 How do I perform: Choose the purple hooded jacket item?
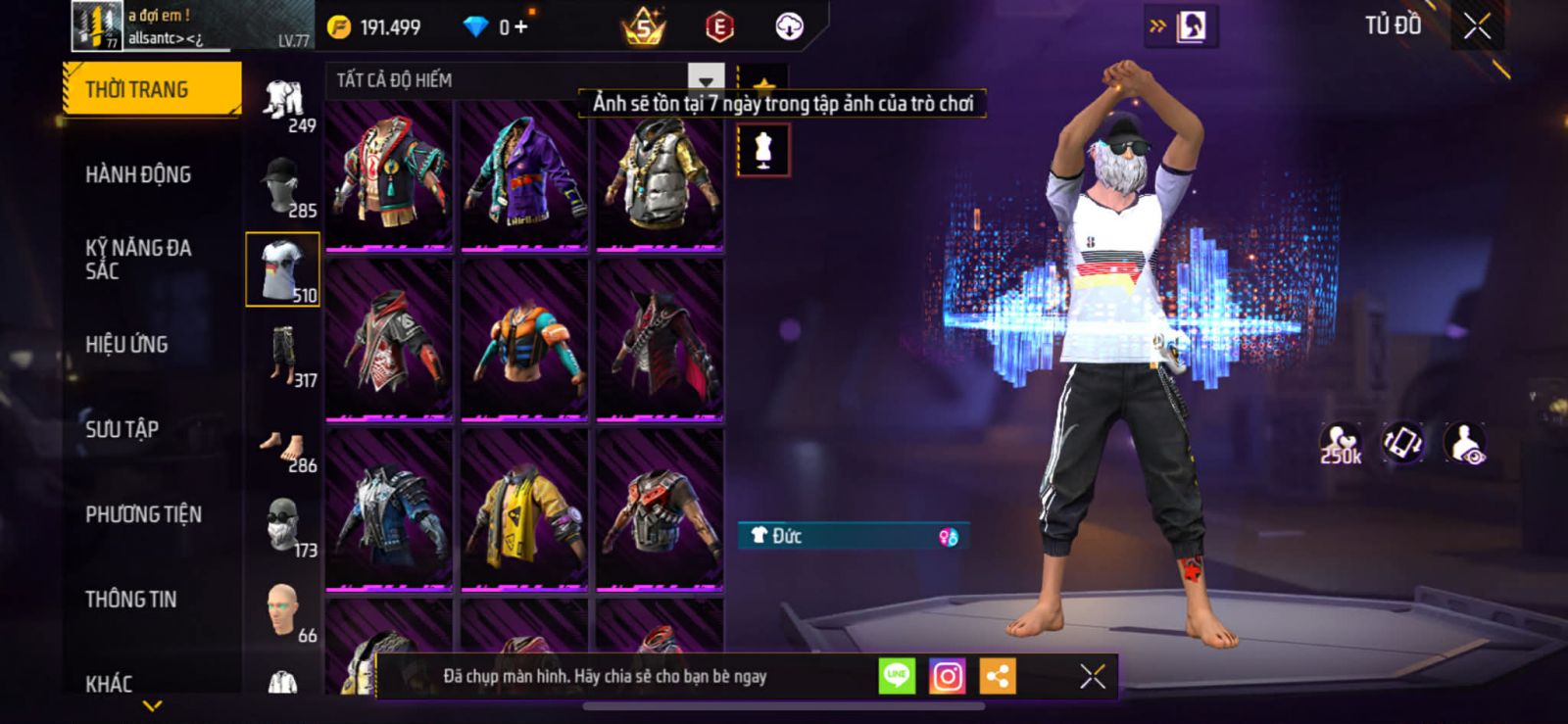pos(524,174)
